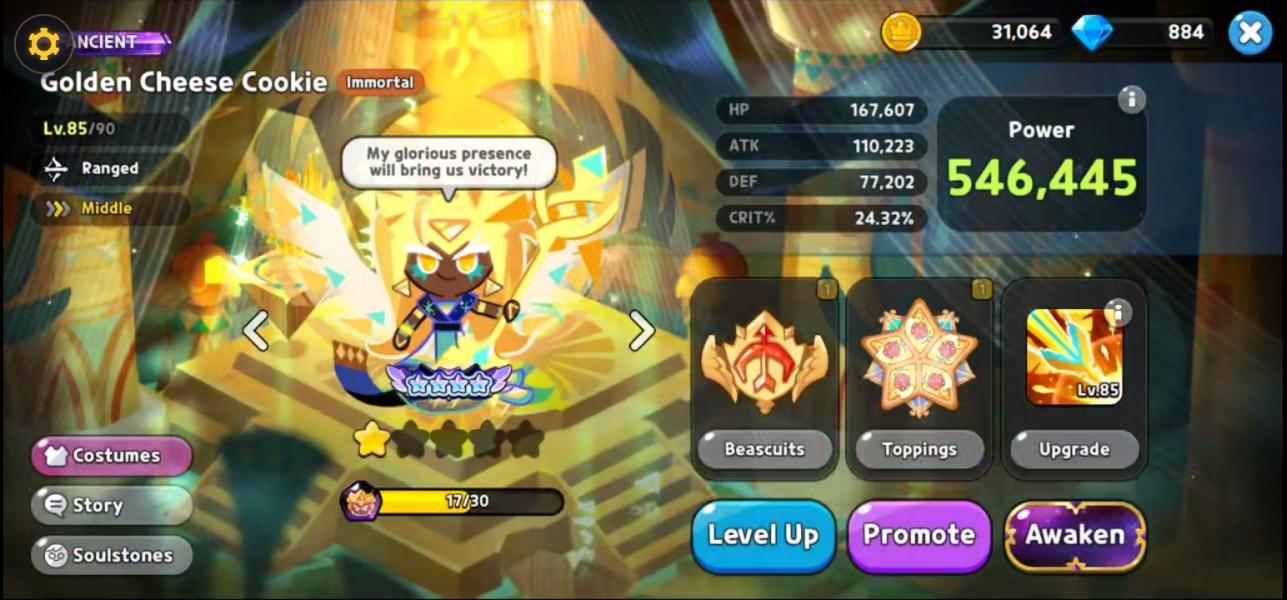Open the gear settings menu
The height and width of the screenshot is (600, 1287).
(x=43, y=43)
